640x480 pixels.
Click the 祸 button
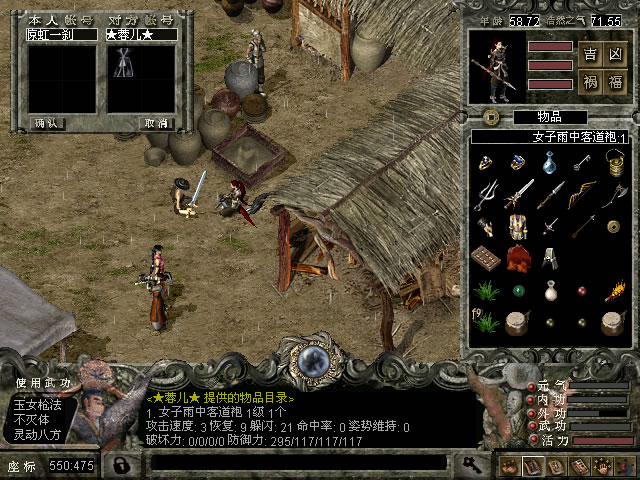pyautogui.click(x=589, y=81)
